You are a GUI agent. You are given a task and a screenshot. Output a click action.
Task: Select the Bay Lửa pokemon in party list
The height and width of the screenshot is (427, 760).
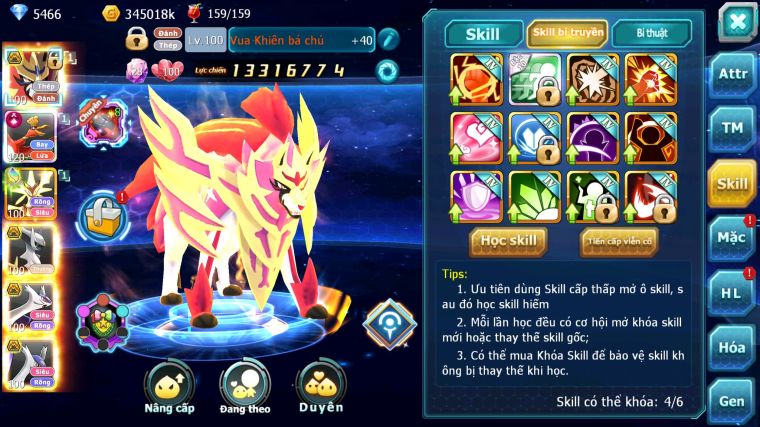(27, 135)
